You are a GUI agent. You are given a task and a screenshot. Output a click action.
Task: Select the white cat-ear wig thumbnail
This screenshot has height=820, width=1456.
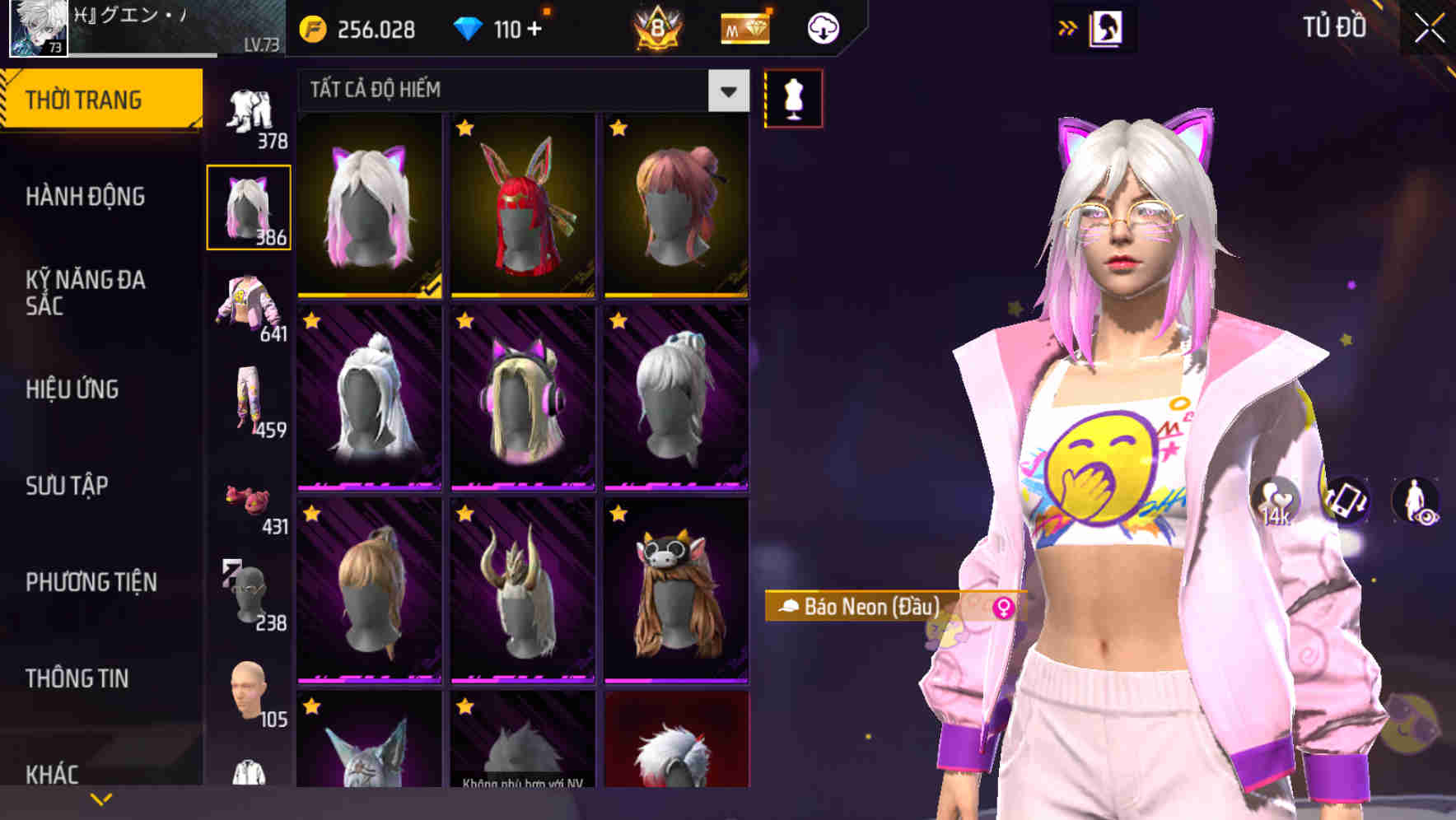coord(368,206)
